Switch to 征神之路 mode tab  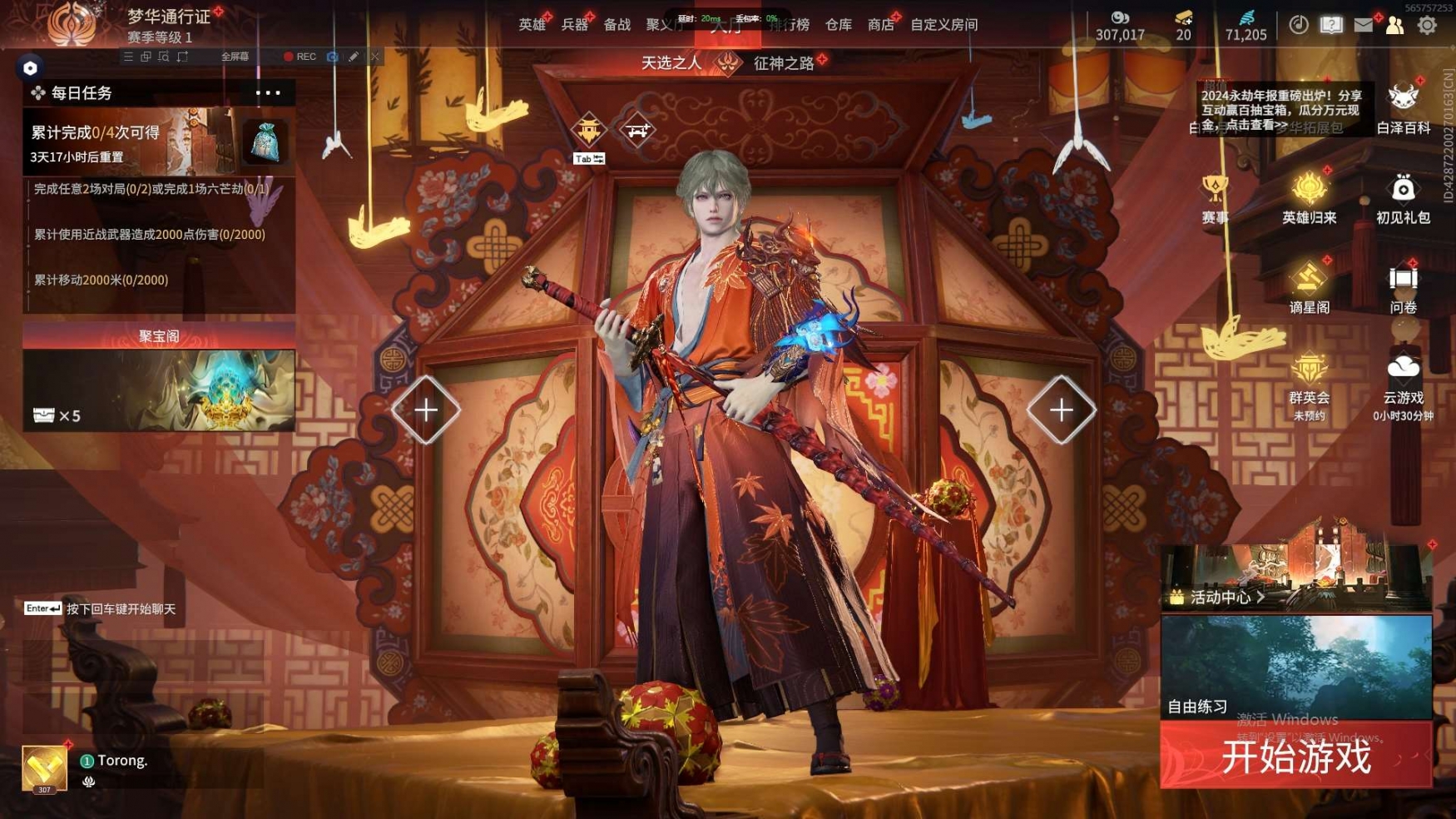783,63
